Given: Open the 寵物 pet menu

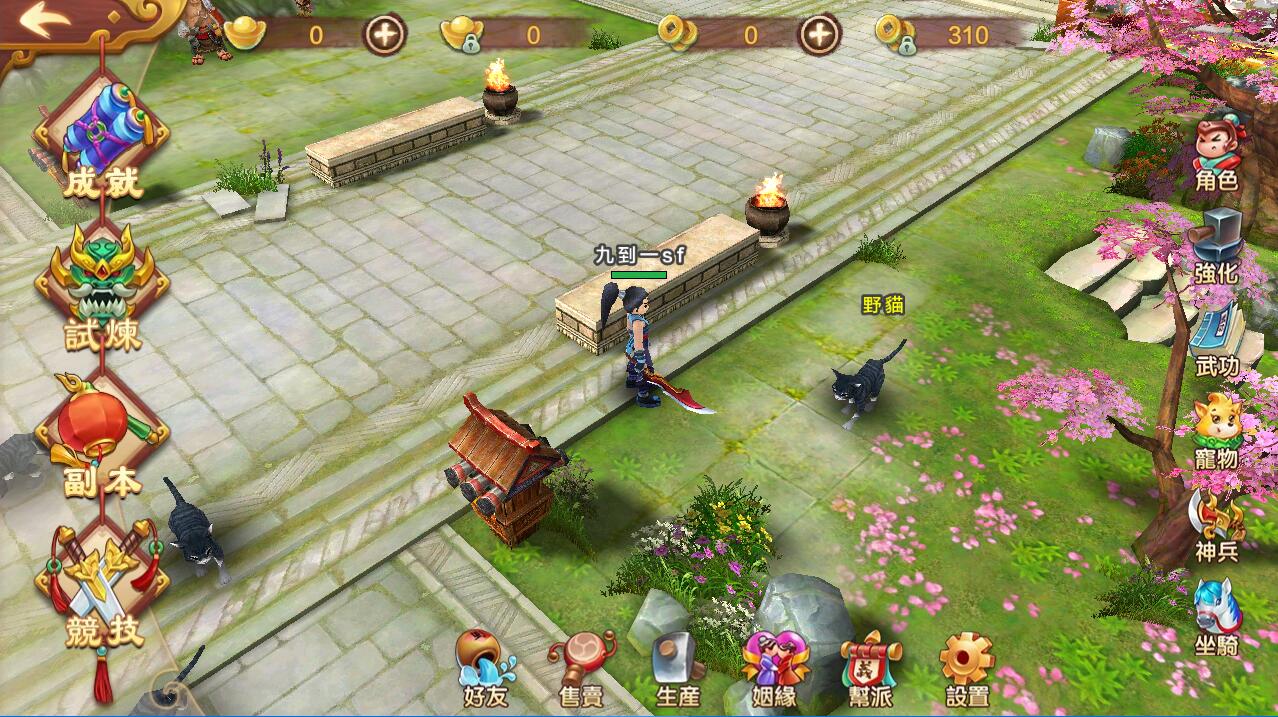Looking at the screenshot, I should [1217, 432].
